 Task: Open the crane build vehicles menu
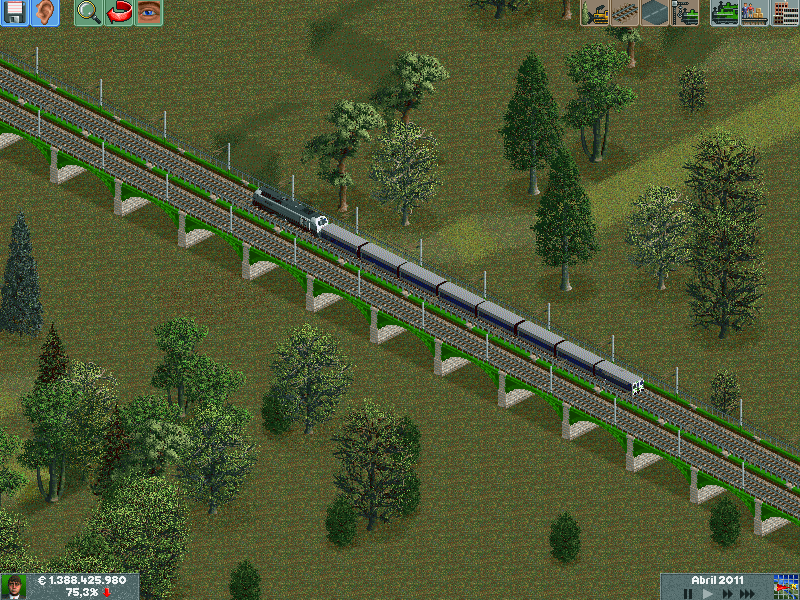[685, 13]
